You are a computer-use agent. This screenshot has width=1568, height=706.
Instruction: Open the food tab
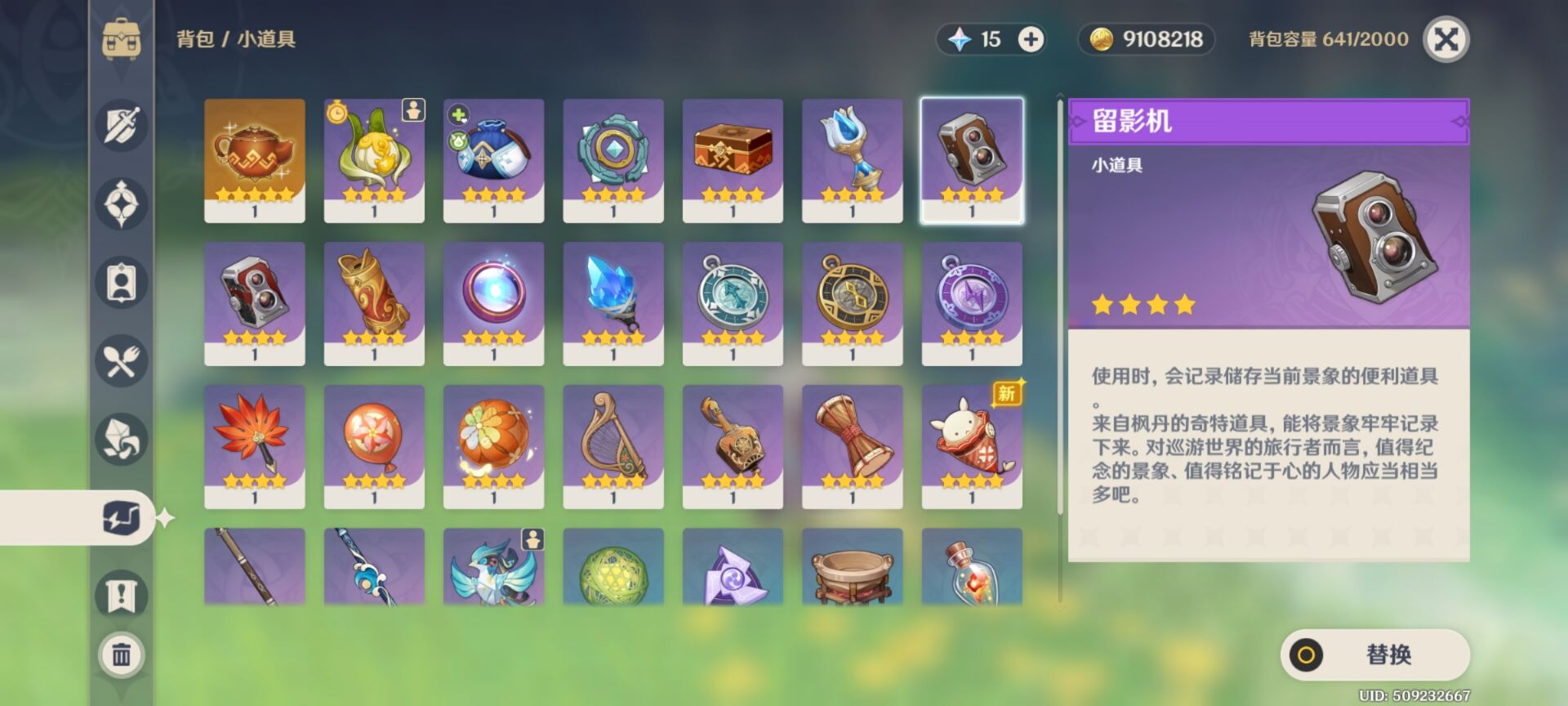[x=122, y=361]
